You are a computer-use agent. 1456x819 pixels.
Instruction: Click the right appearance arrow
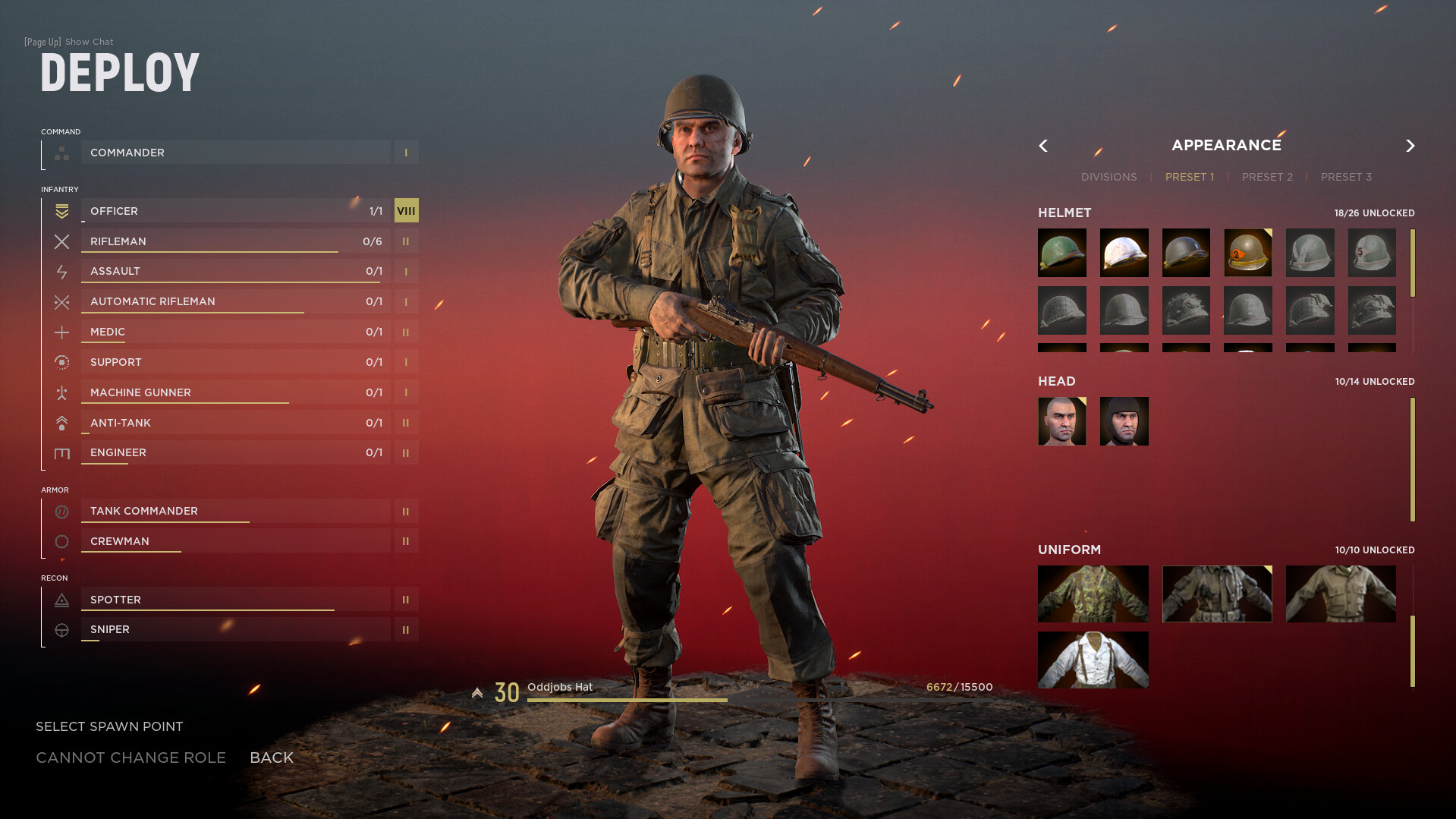point(1410,145)
